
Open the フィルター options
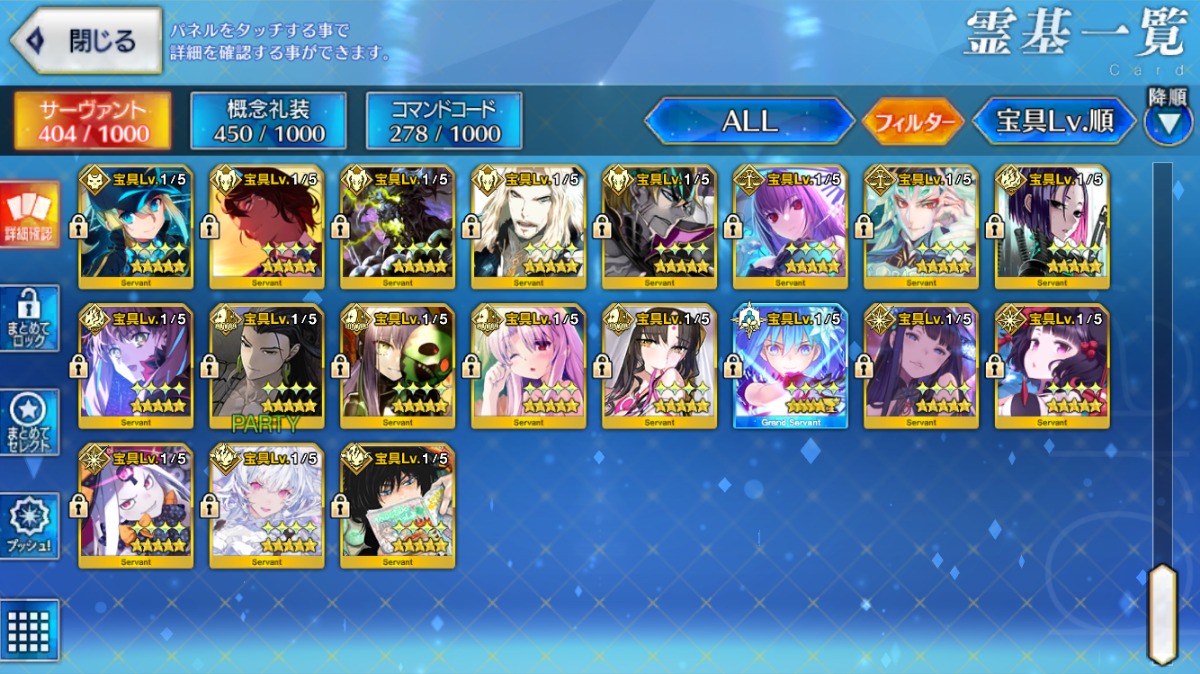[x=913, y=123]
